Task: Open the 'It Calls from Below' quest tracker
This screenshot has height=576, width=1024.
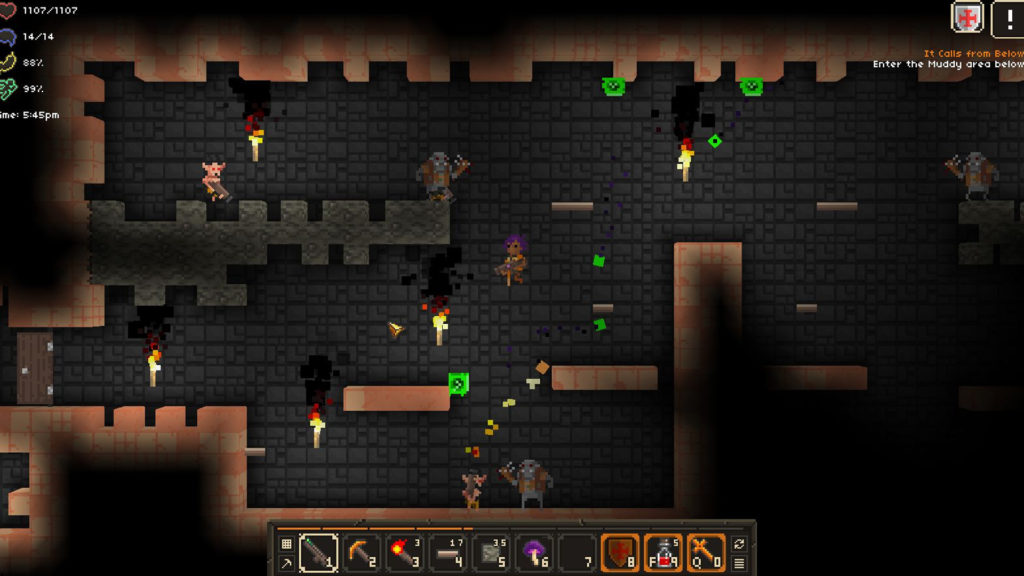Action: coord(972,54)
